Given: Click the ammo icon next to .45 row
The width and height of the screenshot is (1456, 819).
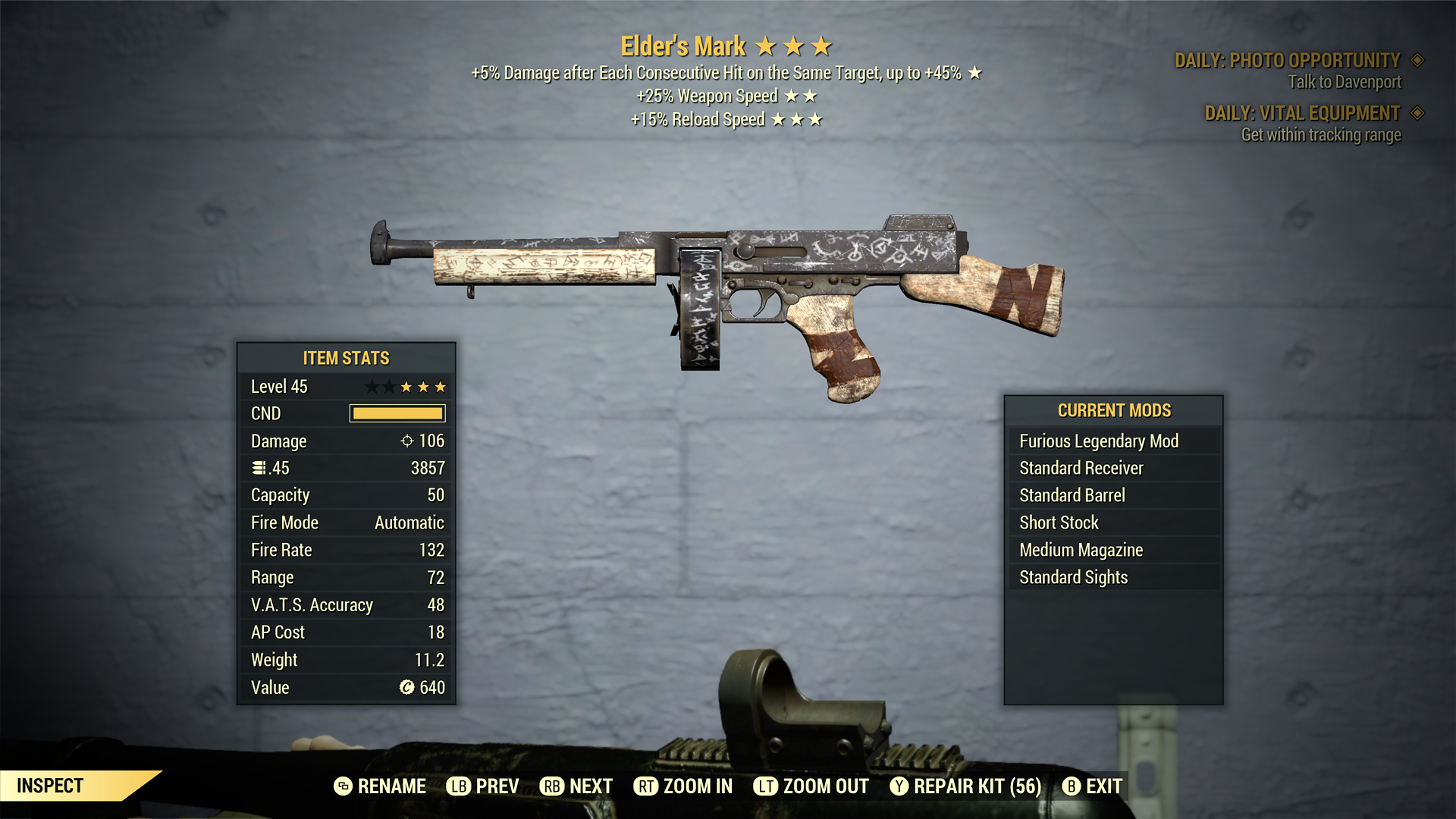Looking at the screenshot, I should [x=258, y=468].
